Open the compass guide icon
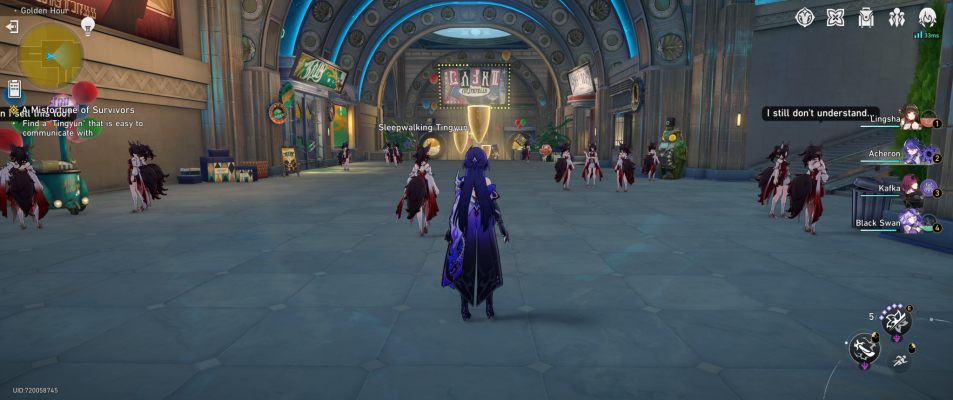The height and width of the screenshot is (400, 953). [x=805, y=17]
